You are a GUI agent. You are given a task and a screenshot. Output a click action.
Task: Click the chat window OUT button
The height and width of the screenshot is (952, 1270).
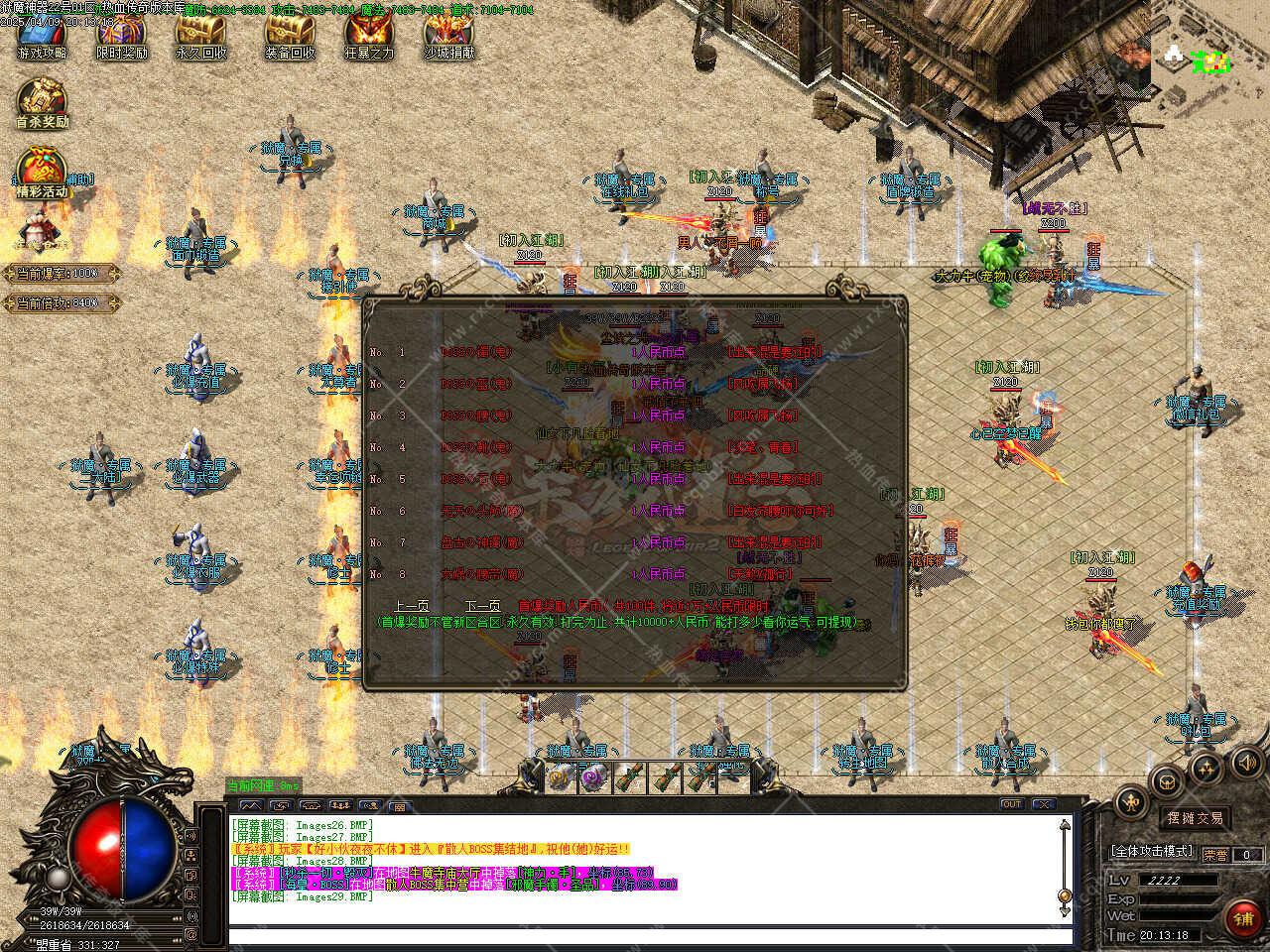coord(1011,804)
